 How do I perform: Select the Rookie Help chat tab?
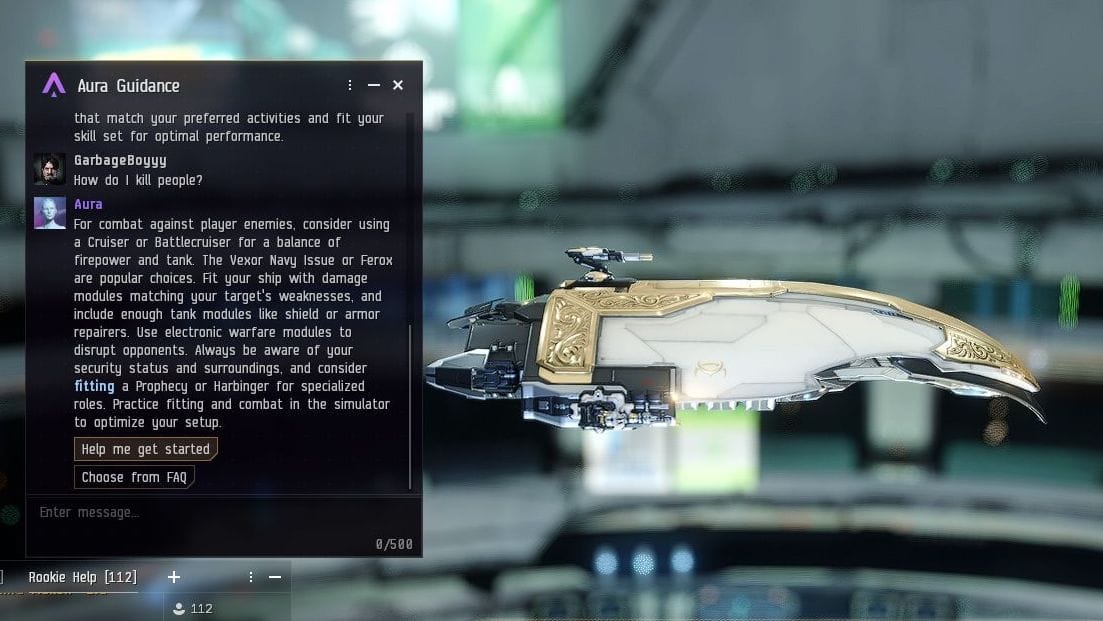82,577
